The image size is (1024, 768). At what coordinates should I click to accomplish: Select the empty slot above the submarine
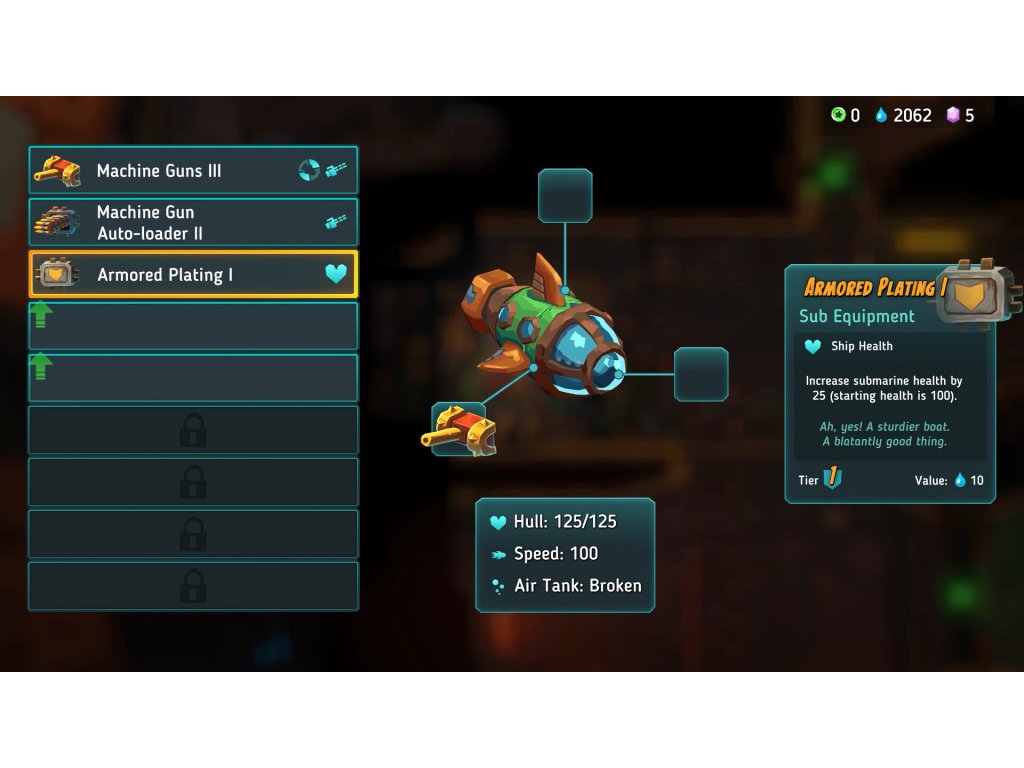tap(565, 196)
